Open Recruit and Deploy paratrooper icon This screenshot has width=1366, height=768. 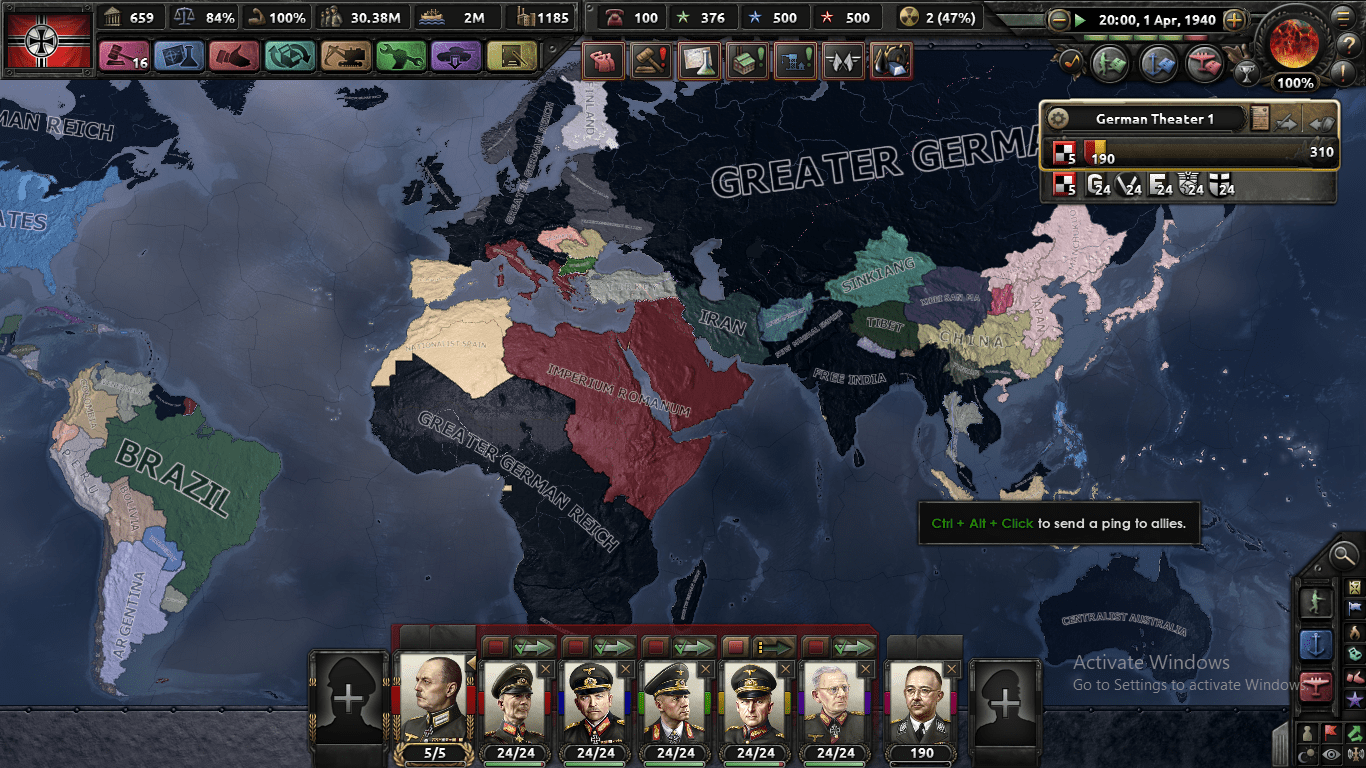click(455, 55)
